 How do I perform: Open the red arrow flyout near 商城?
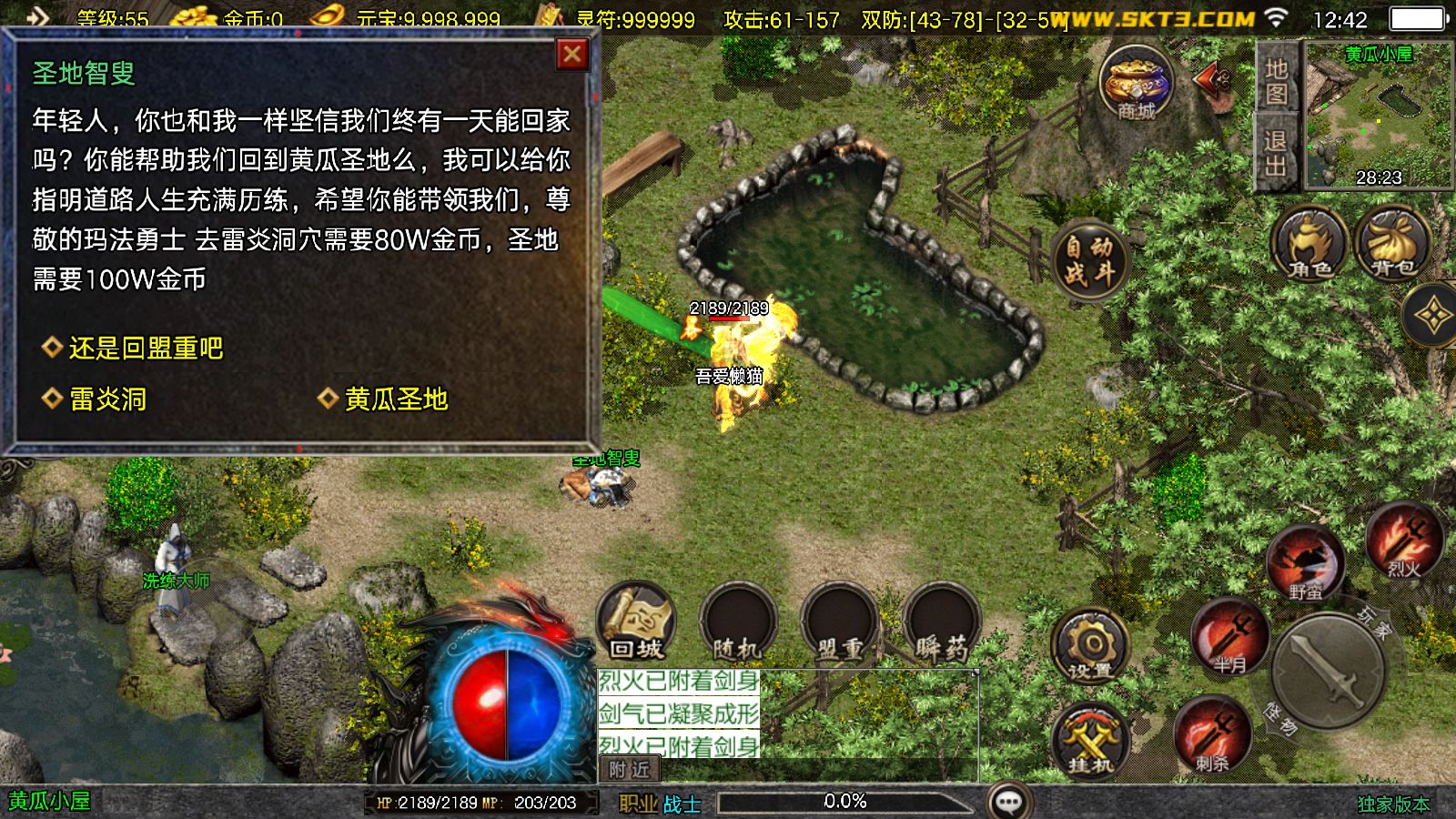1208,82
